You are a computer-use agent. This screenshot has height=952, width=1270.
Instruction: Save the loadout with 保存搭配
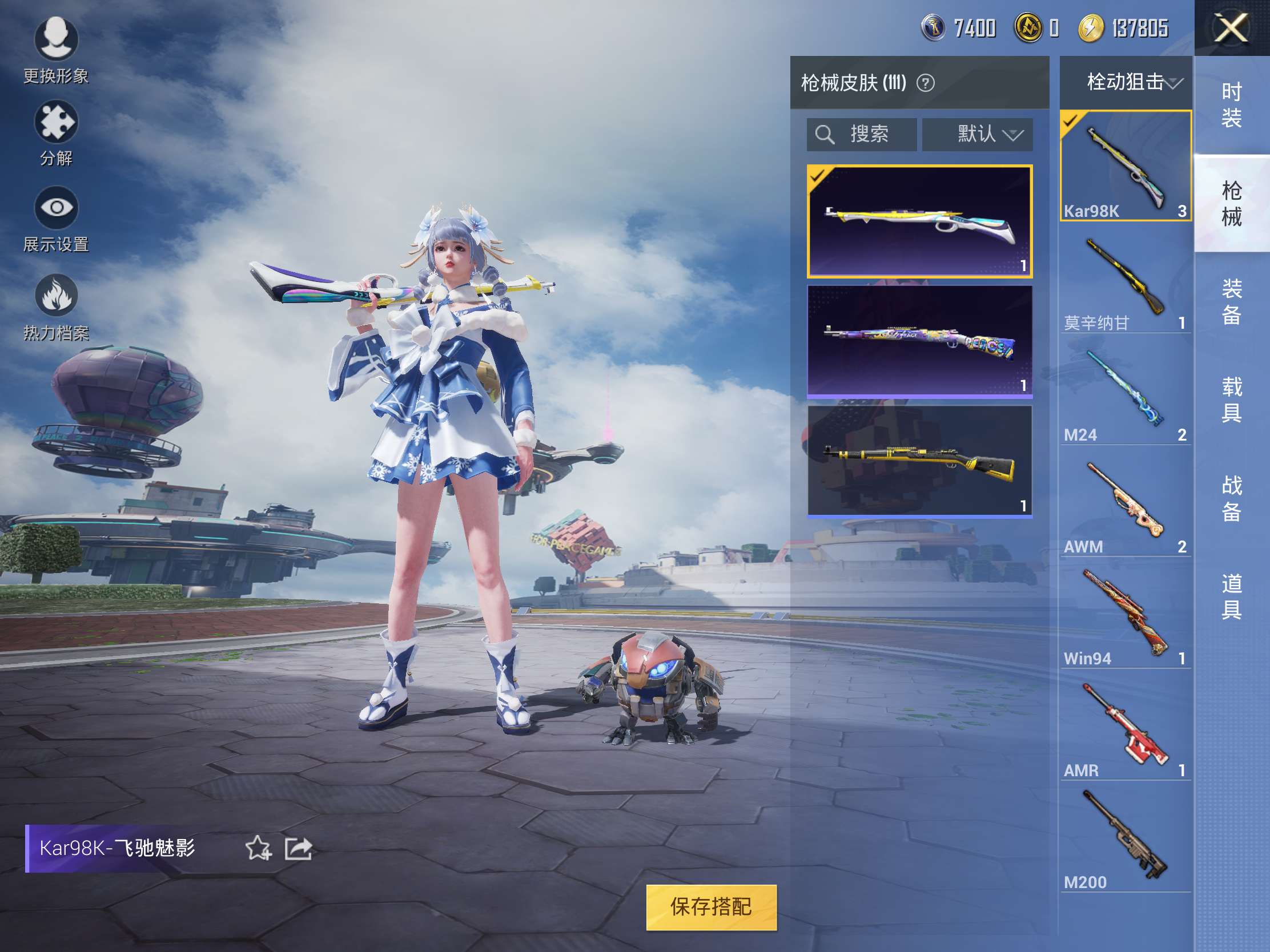tap(711, 907)
